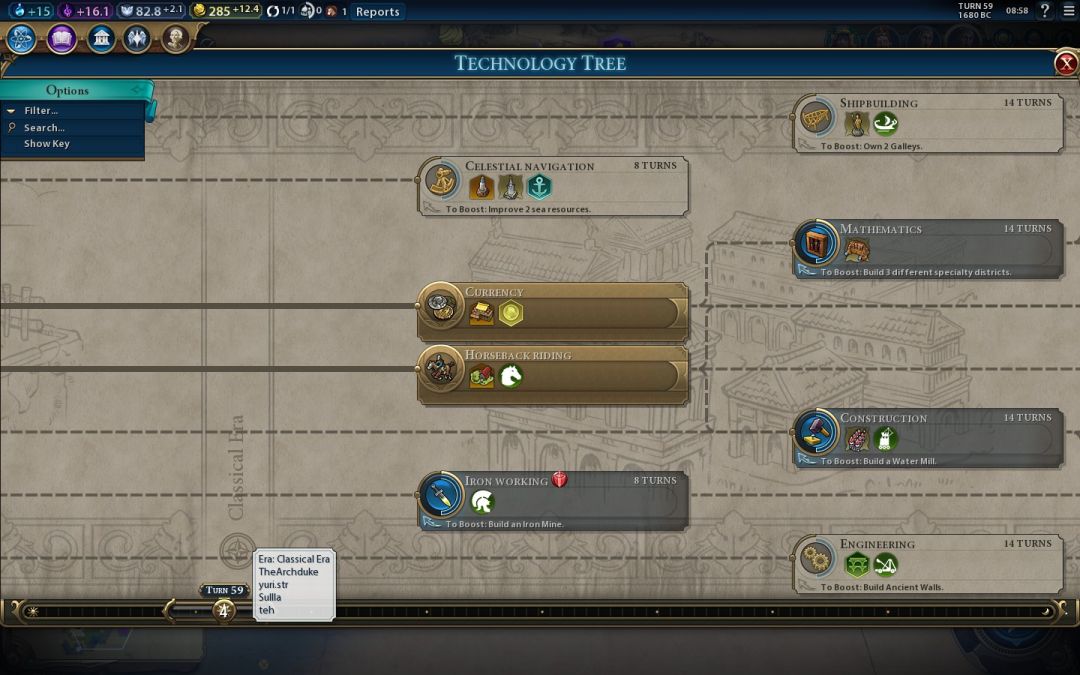1080x675 pixels.
Task: Open the Search option
Action: pyautogui.click(x=44, y=128)
